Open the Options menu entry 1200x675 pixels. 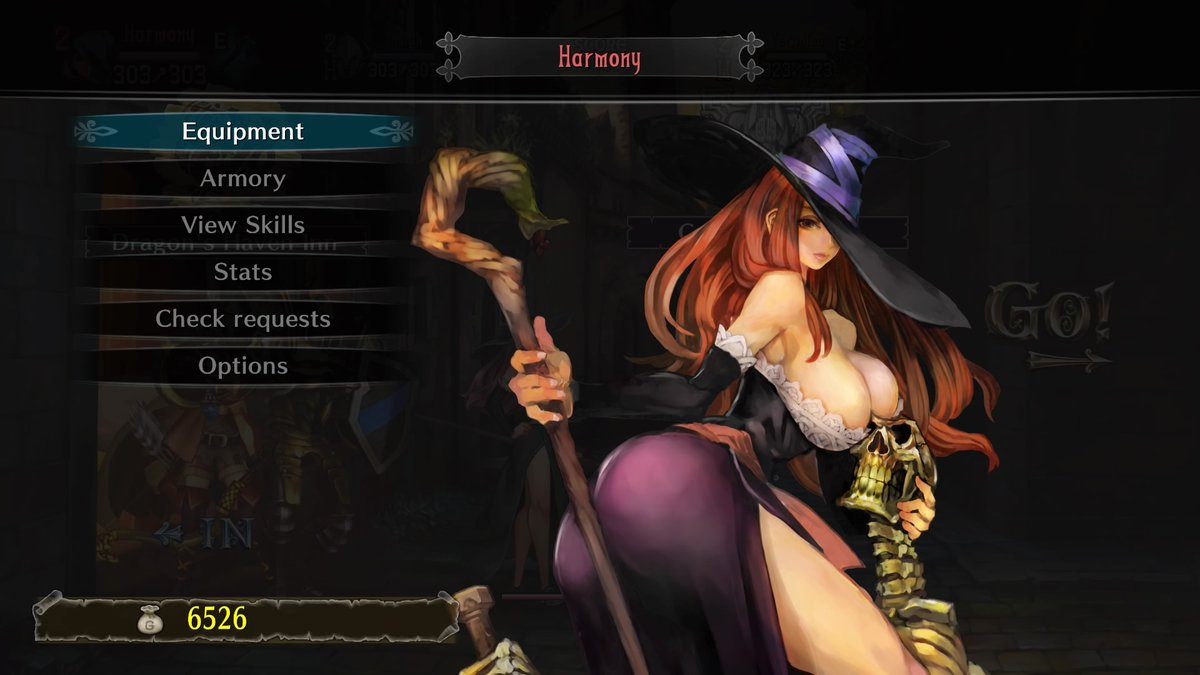pos(243,366)
